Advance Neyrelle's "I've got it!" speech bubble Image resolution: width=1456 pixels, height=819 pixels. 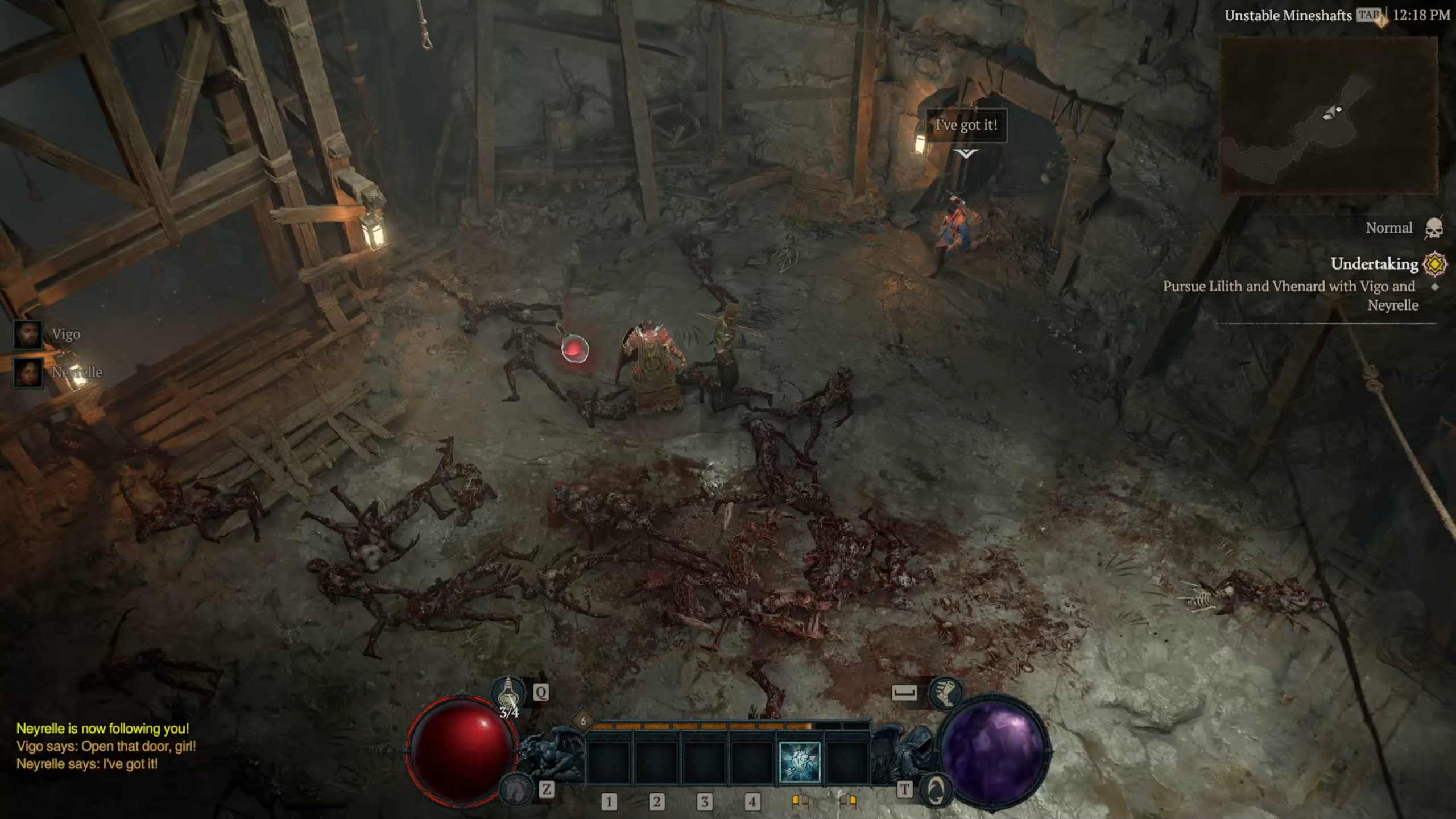tap(966, 125)
